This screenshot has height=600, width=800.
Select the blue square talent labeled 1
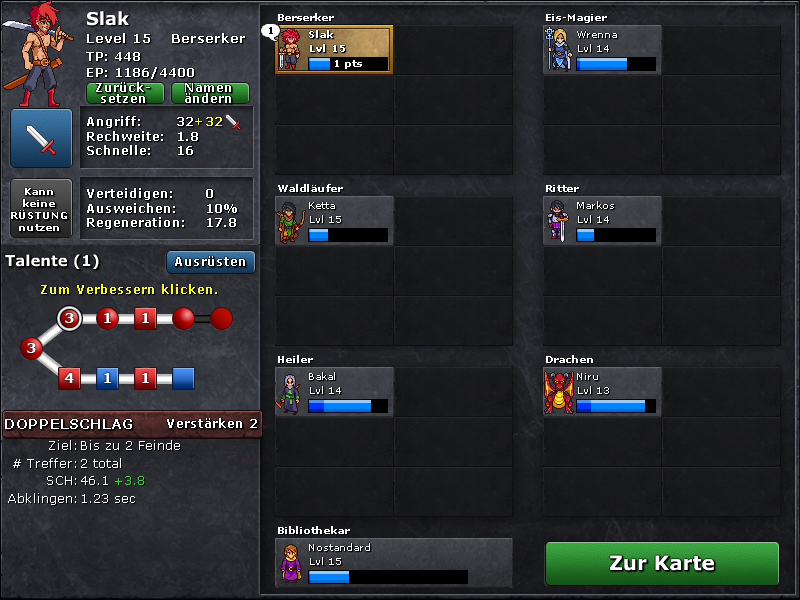tap(108, 378)
